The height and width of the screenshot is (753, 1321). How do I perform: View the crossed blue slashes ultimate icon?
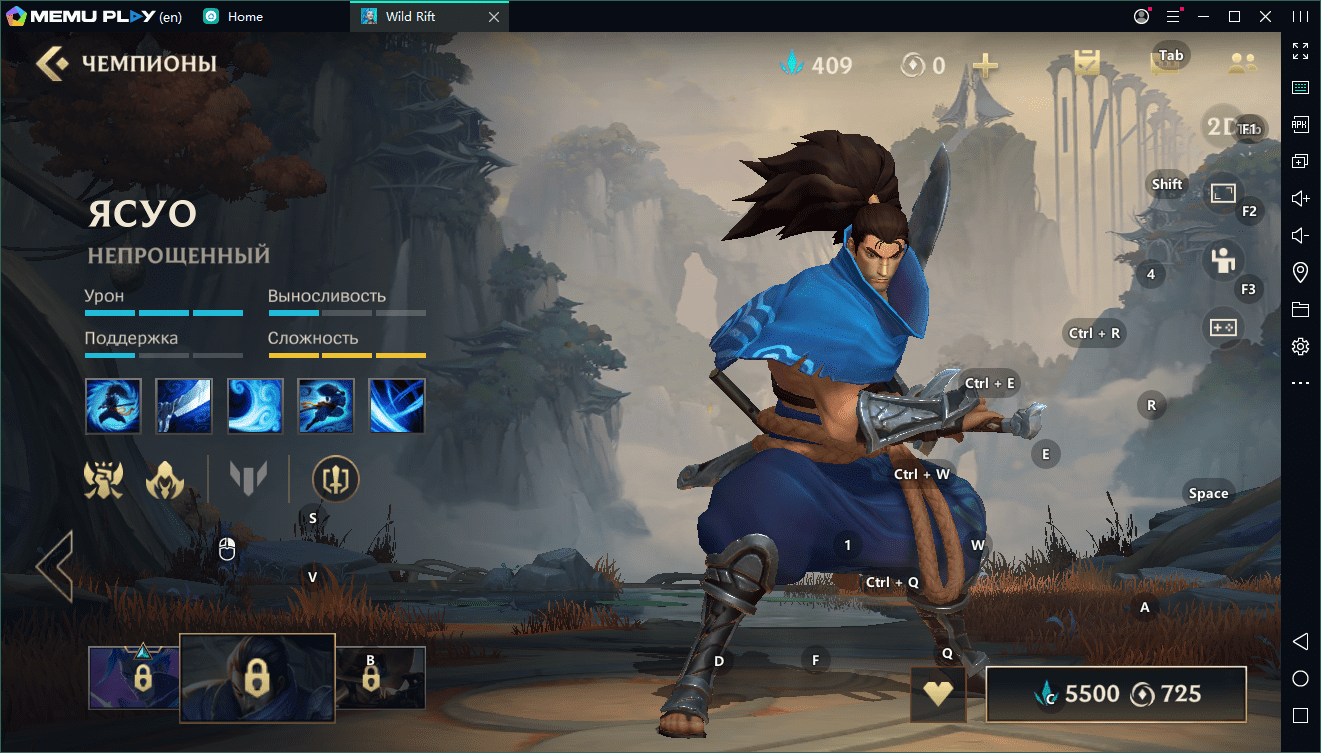pos(397,405)
